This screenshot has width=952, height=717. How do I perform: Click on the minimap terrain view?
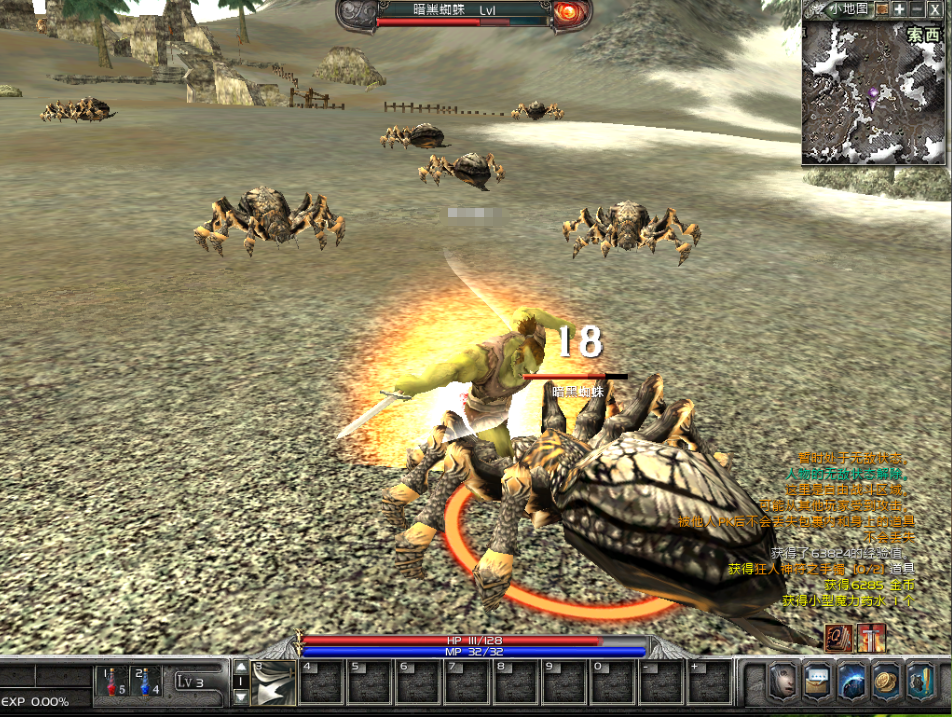[873, 93]
